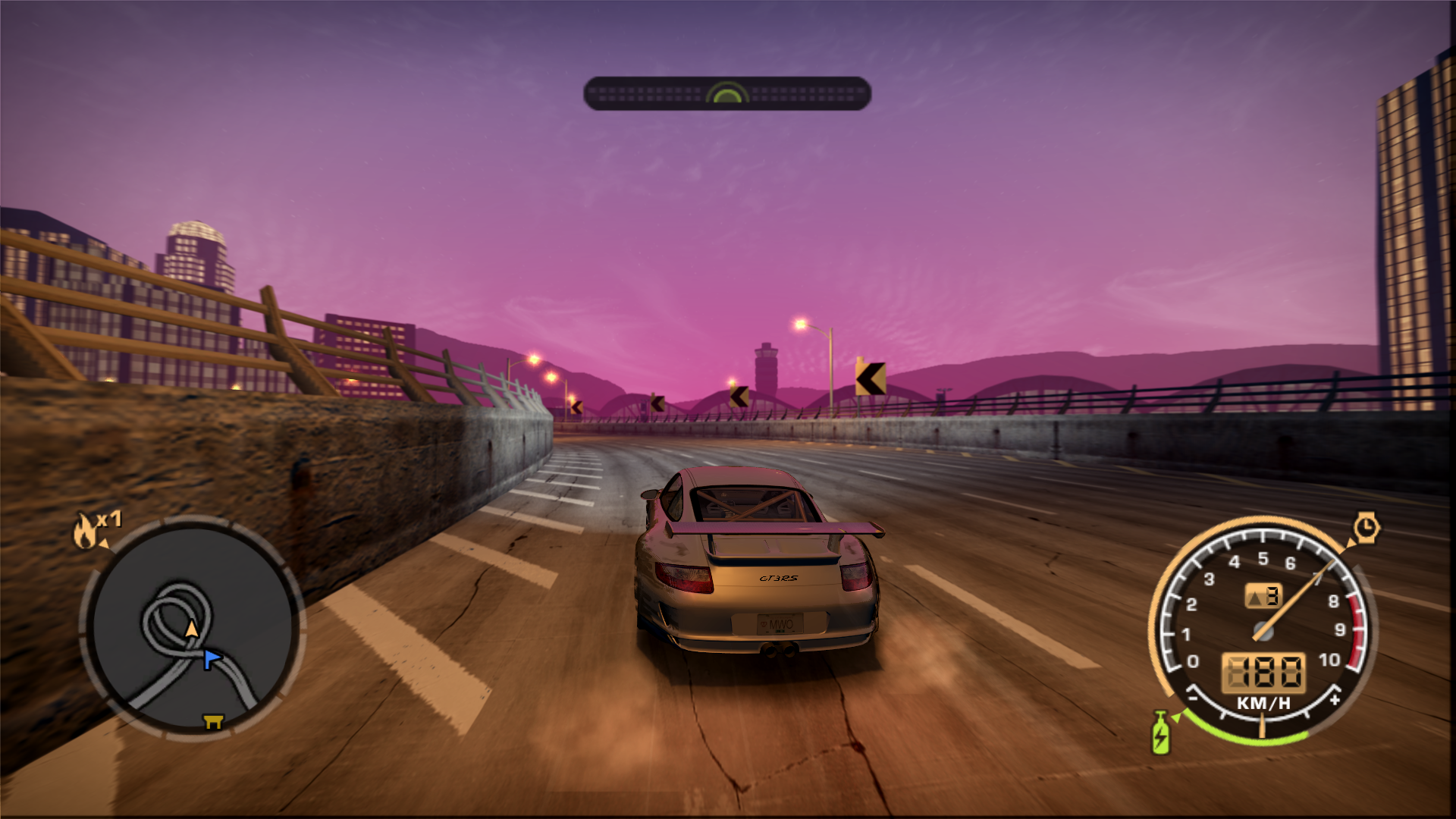Click the circular minimap
The height and width of the screenshot is (819, 1456).
pos(192,628)
